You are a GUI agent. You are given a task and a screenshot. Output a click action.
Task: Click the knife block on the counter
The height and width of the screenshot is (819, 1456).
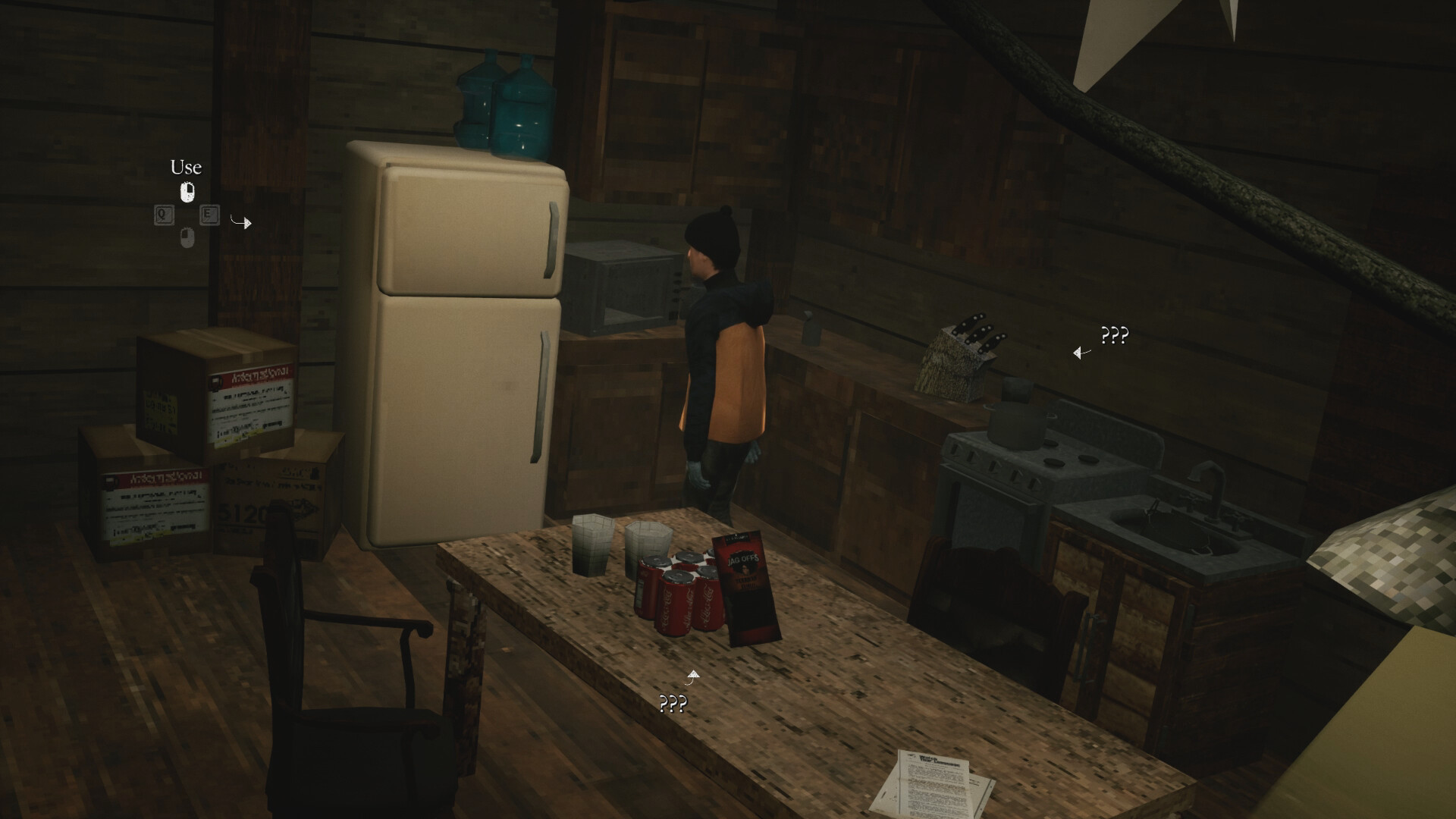955,356
